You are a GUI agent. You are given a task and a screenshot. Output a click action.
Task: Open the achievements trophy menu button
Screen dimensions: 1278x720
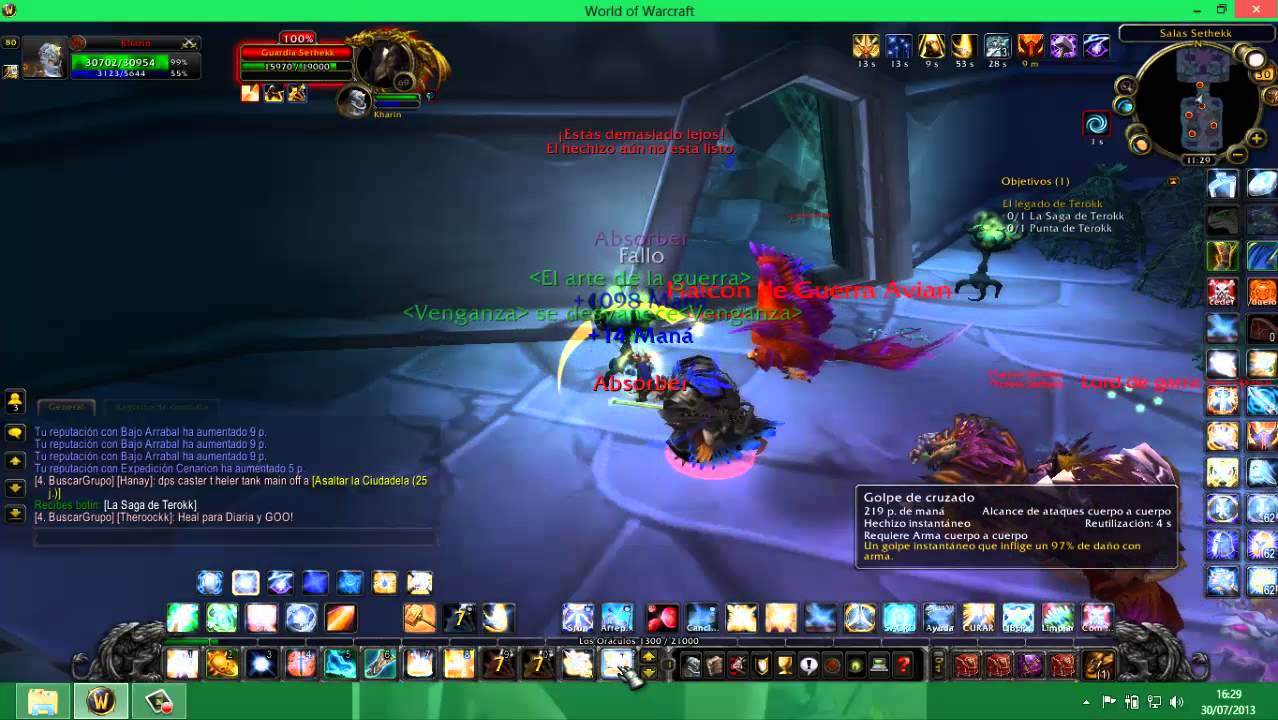point(785,665)
